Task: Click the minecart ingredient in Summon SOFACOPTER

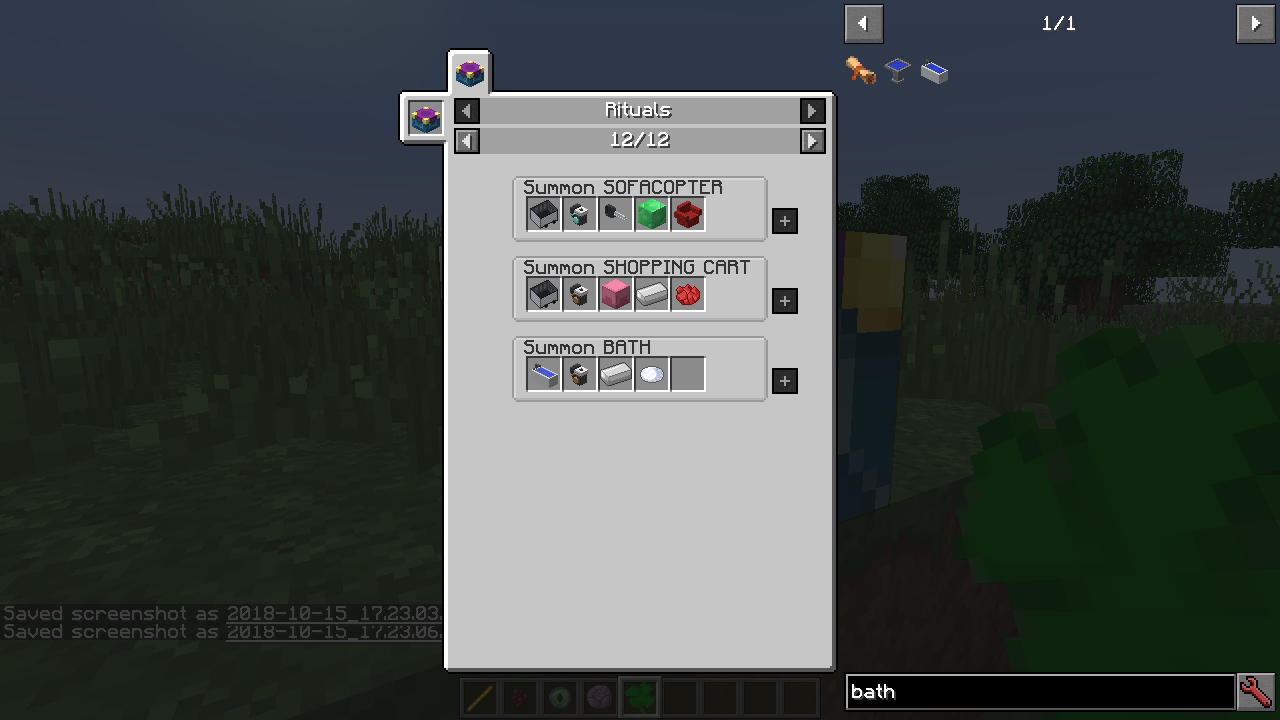Action: tap(543, 213)
